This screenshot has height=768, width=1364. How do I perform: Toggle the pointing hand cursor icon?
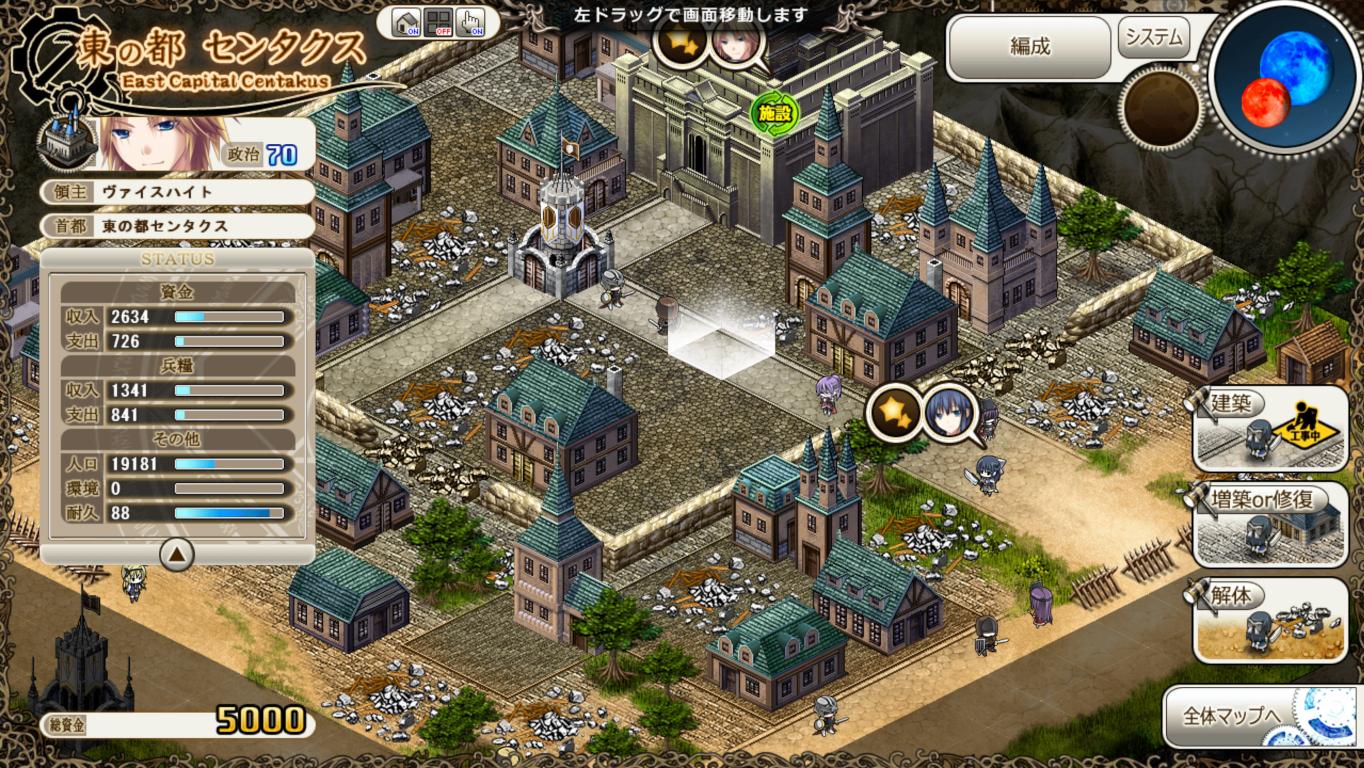click(x=470, y=22)
